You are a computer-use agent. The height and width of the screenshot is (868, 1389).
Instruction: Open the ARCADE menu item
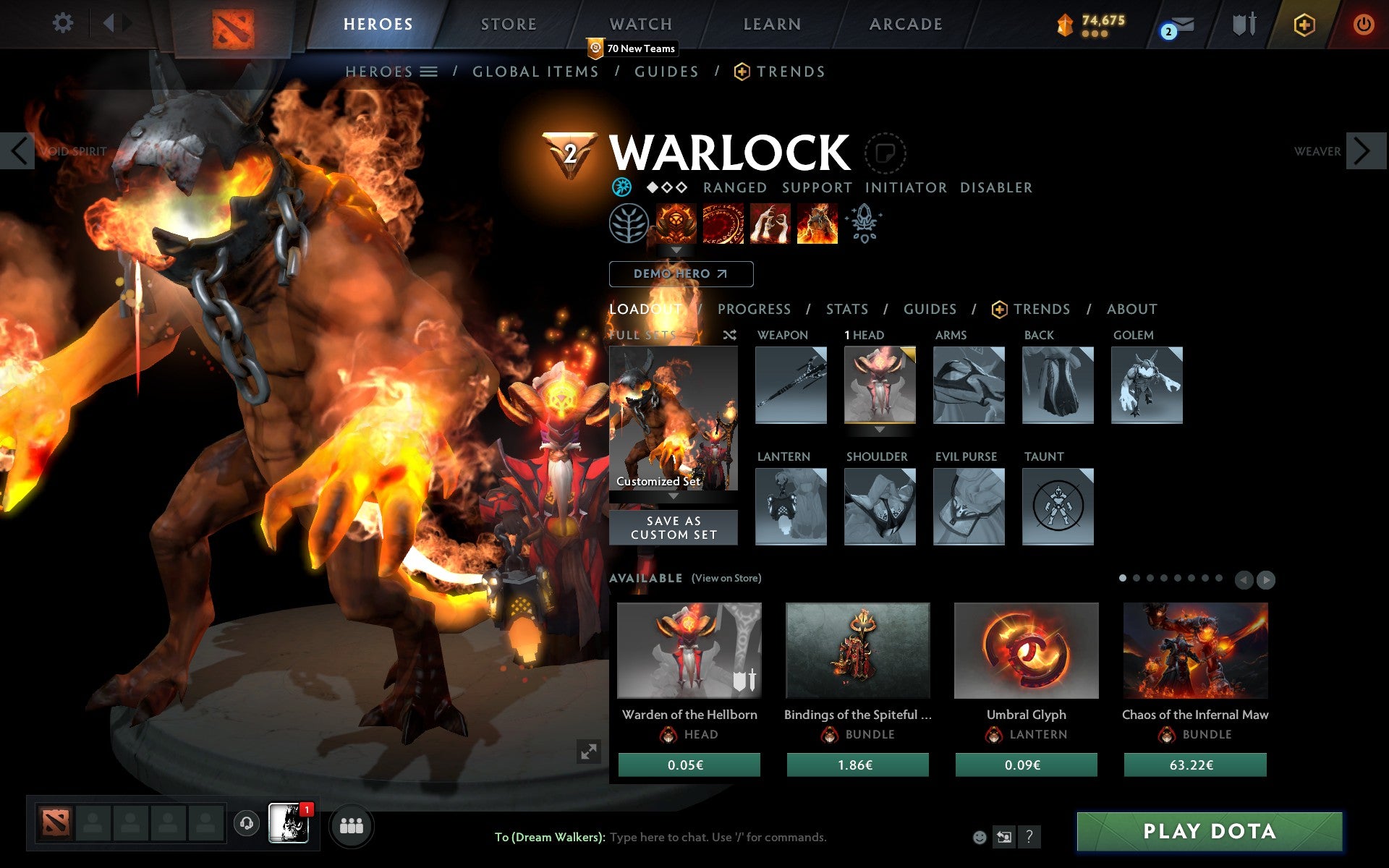pos(904,24)
